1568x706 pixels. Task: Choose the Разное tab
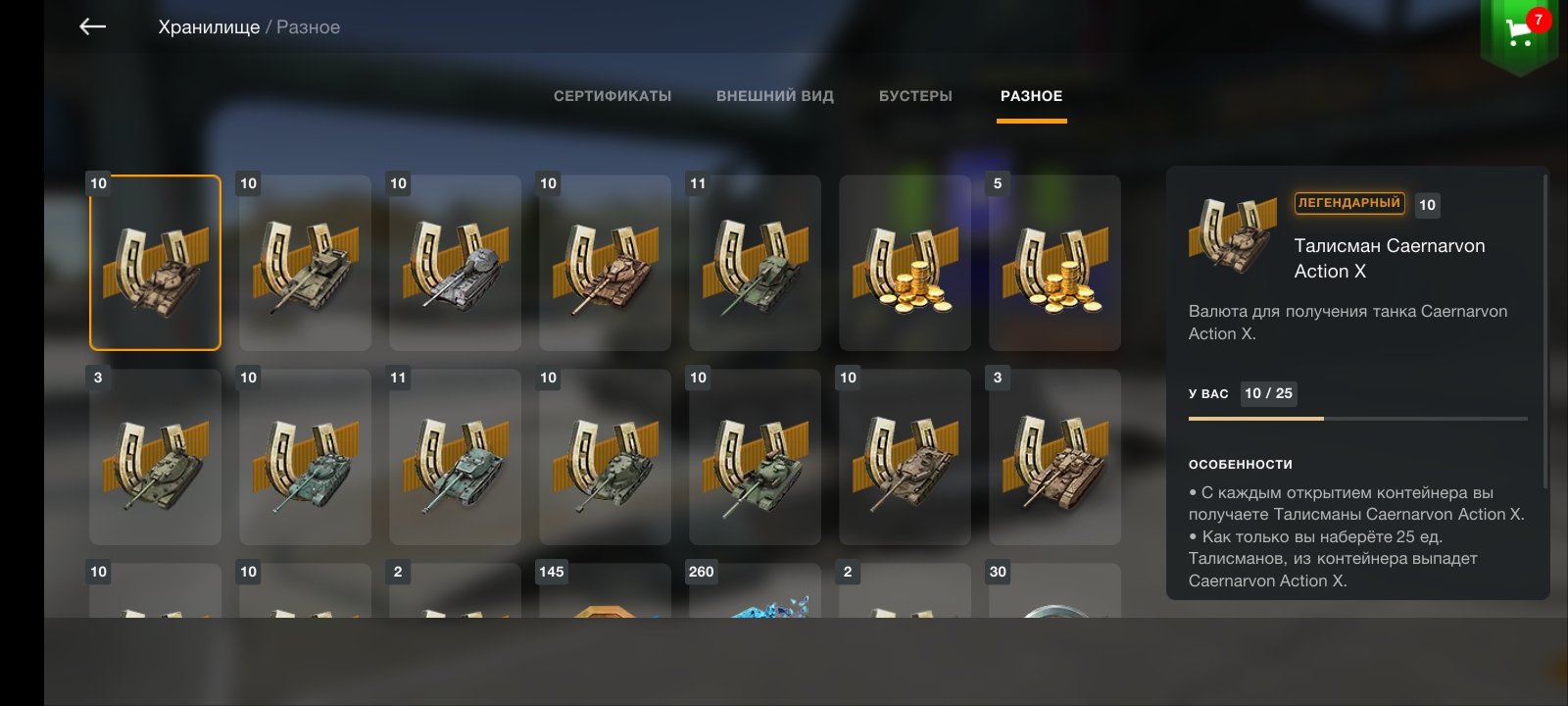coord(1031,96)
